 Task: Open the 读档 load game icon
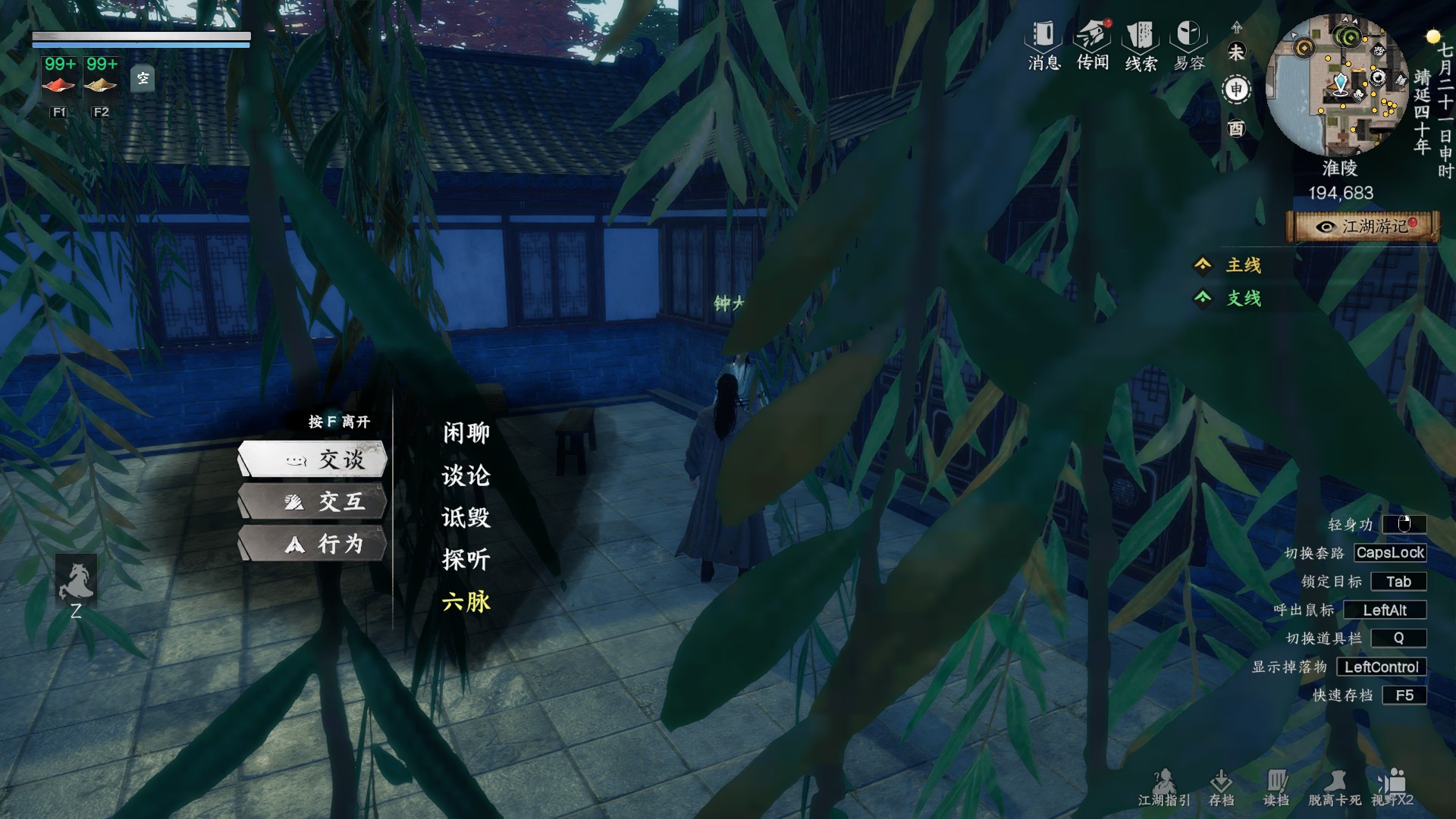point(1276,787)
